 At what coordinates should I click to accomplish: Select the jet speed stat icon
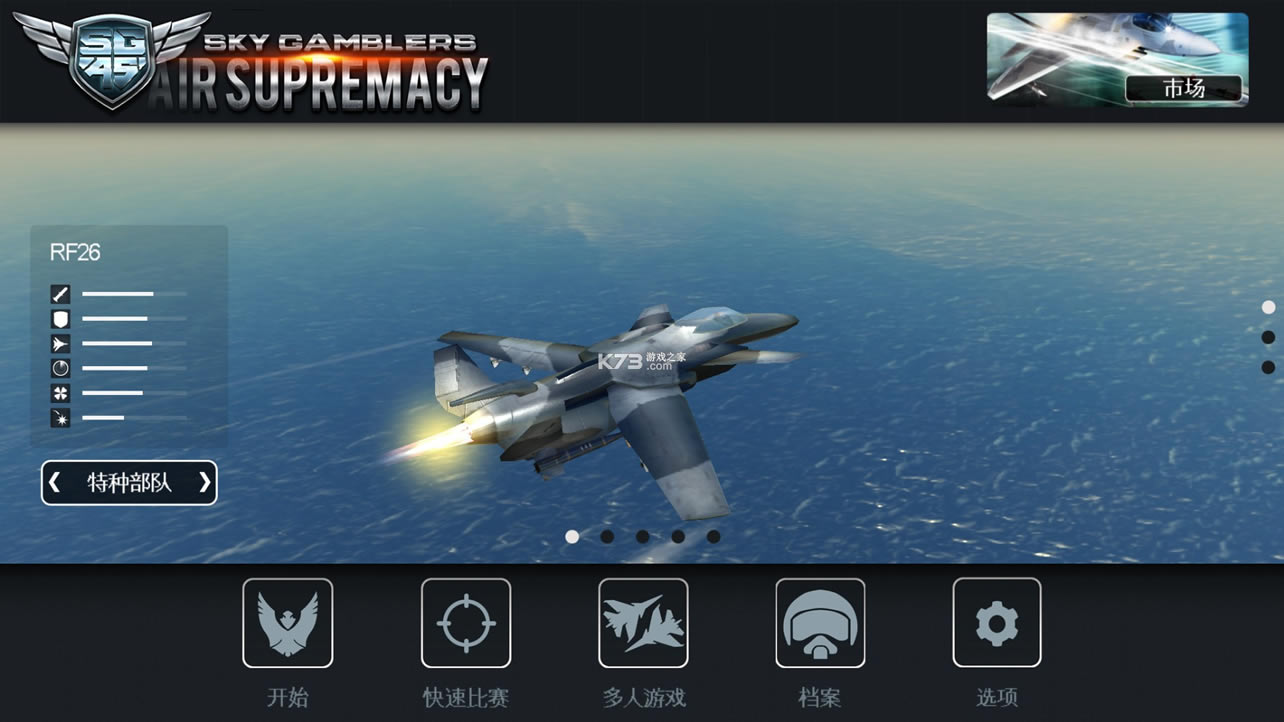point(60,343)
